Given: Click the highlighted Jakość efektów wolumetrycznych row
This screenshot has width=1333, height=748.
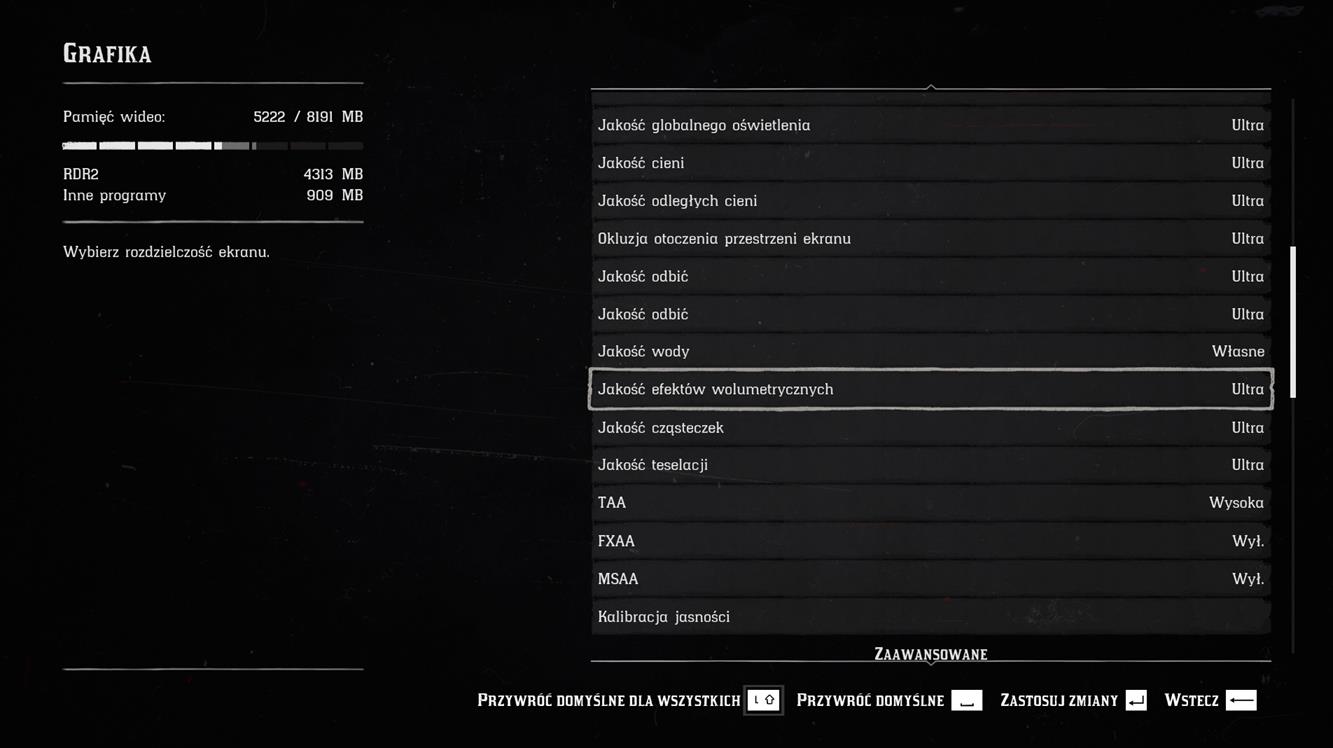Looking at the screenshot, I should tap(930, 389).
